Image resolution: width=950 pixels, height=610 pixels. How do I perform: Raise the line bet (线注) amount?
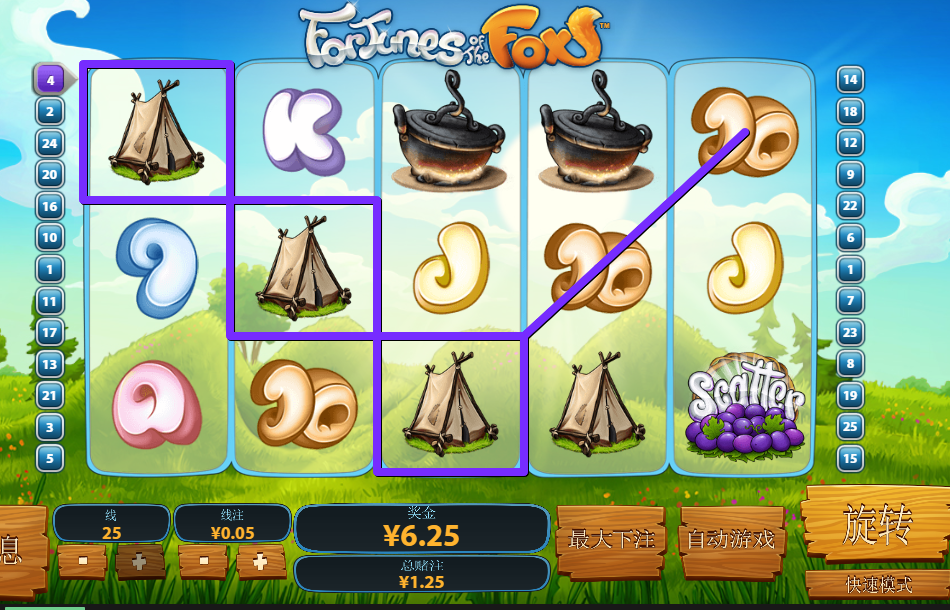pos(261,562)
